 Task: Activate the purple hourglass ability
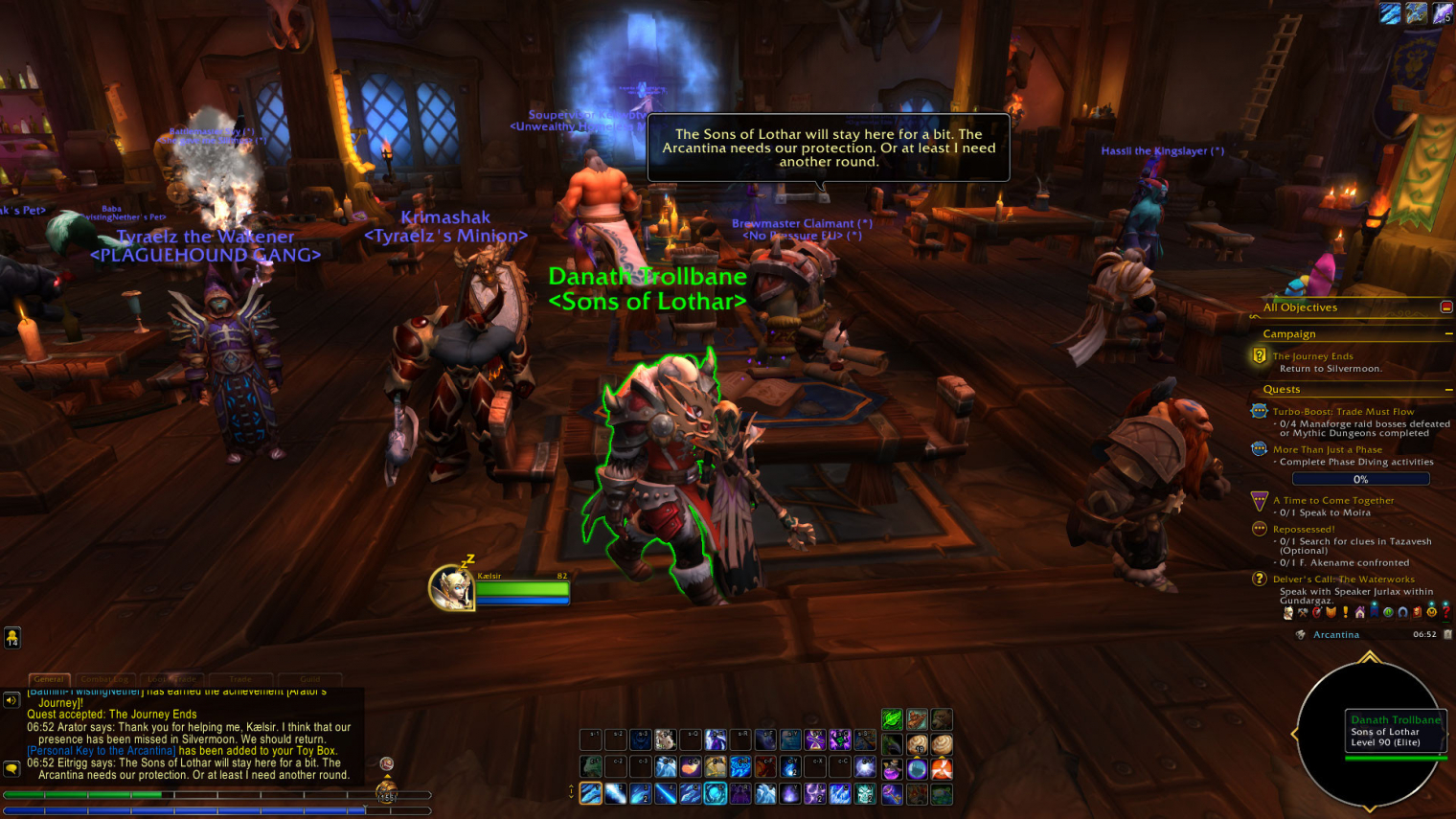814,739
